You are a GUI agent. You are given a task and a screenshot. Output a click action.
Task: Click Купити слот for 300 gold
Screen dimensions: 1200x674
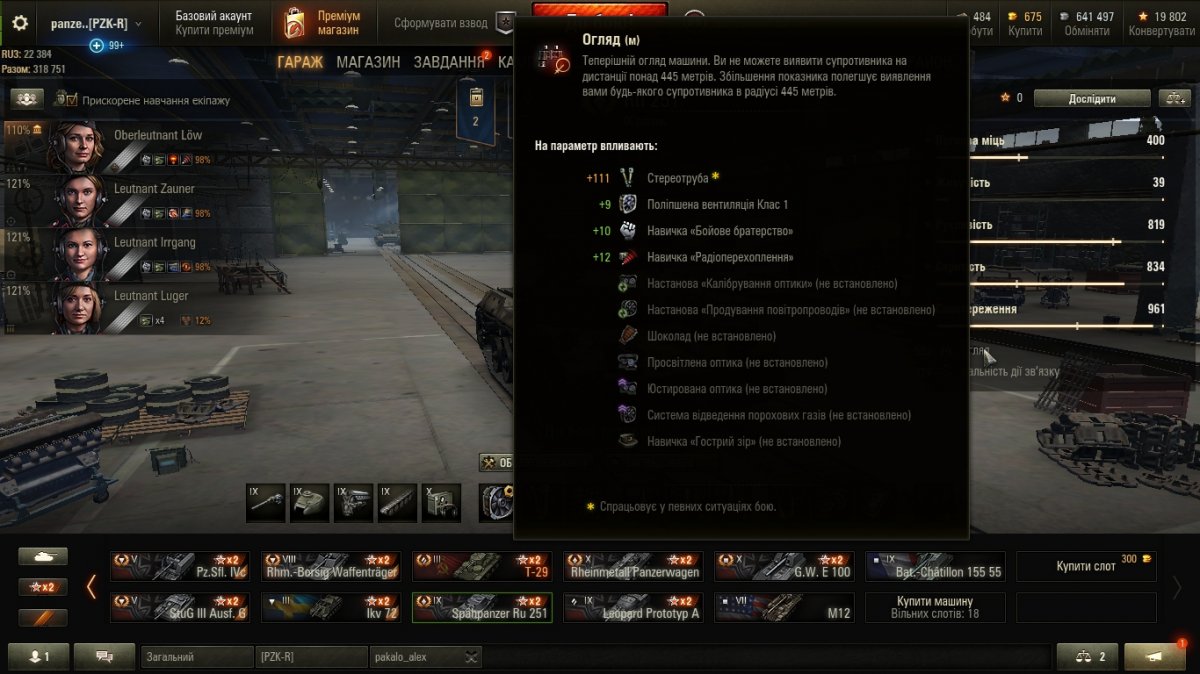point(1086,567)
